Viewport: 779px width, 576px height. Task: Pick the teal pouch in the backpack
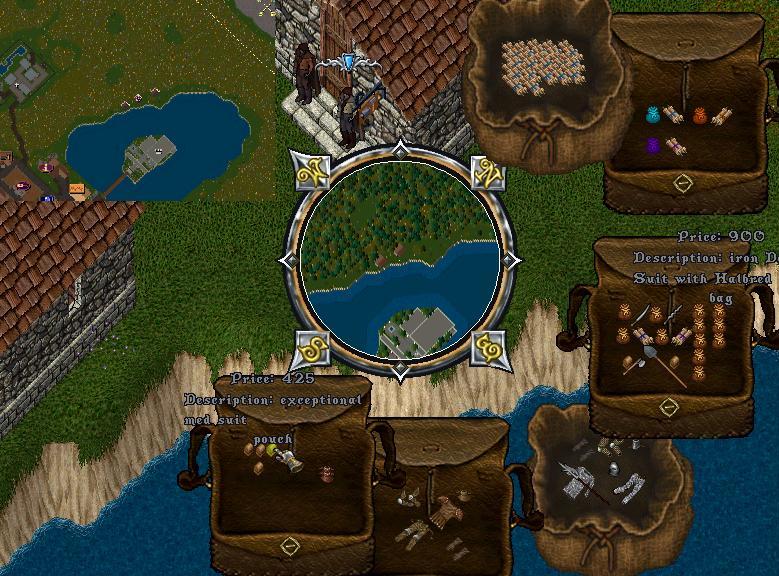(x=654, y=114)
